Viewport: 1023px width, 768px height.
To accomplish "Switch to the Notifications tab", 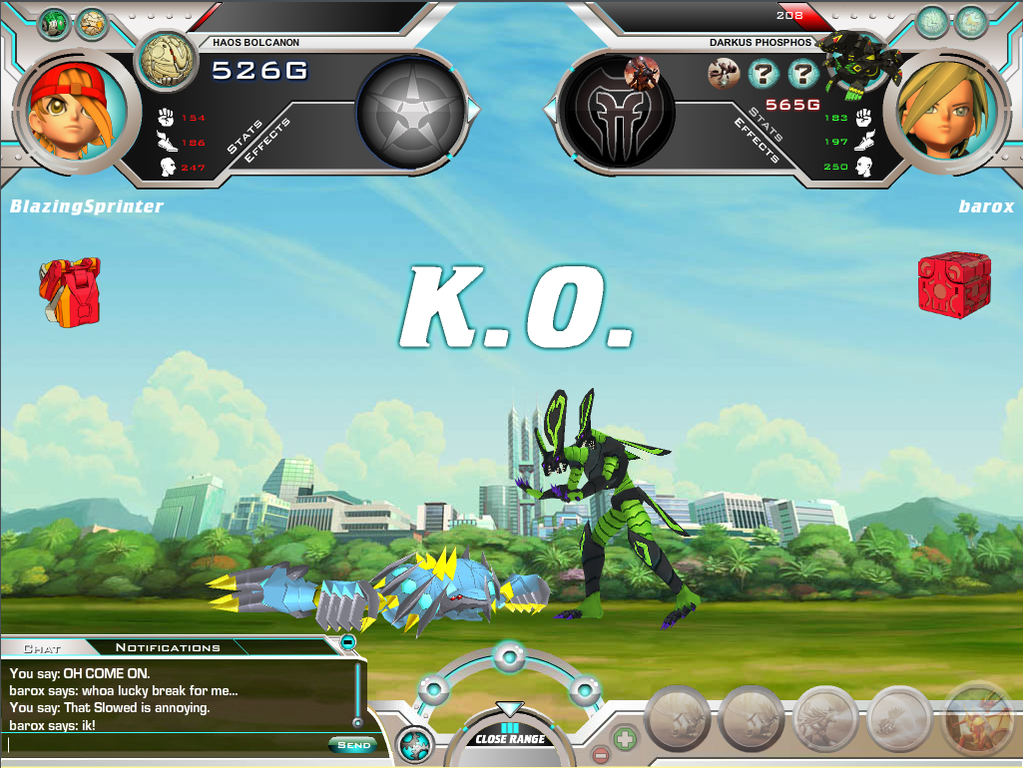I will point(167,647).
